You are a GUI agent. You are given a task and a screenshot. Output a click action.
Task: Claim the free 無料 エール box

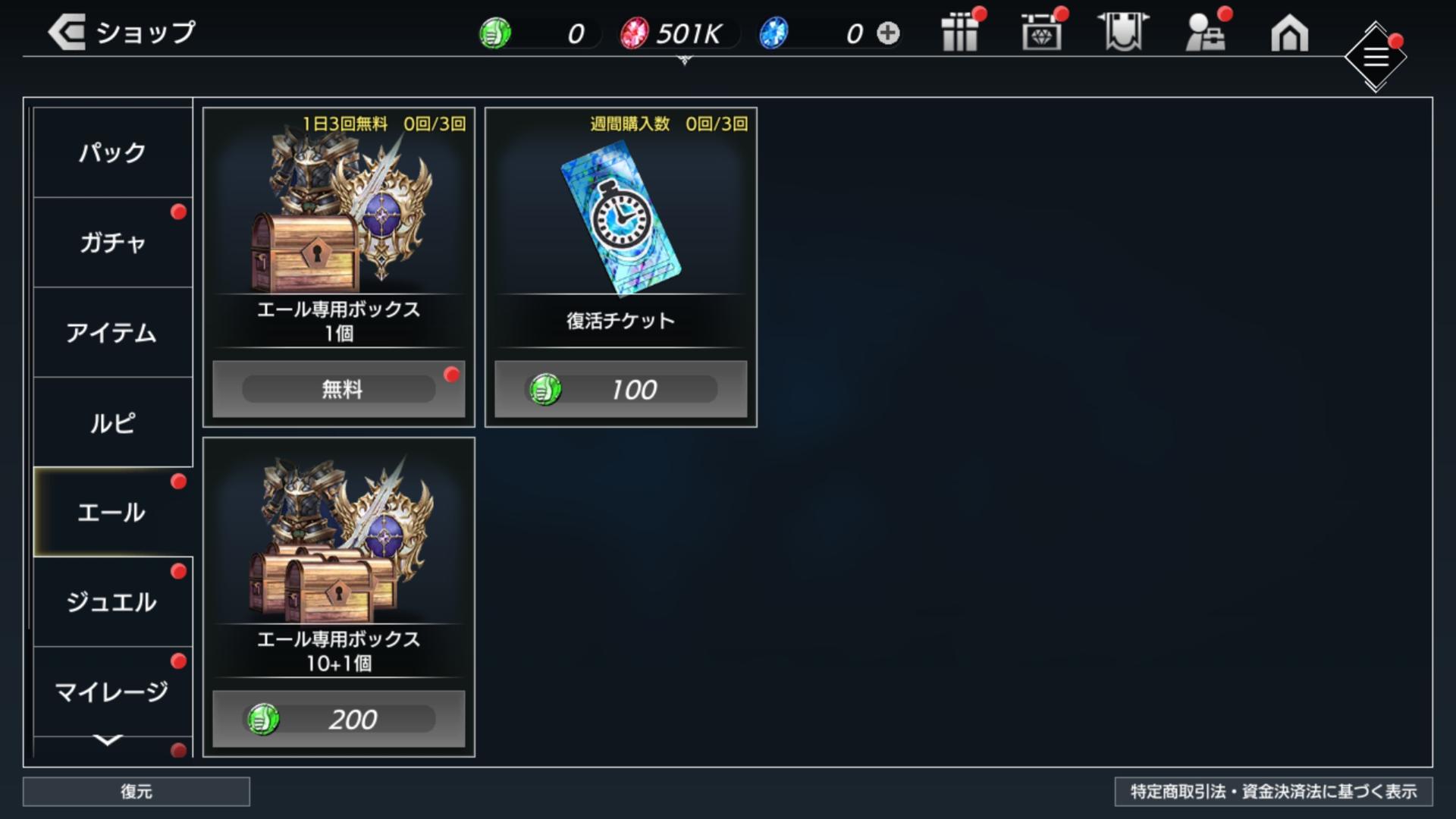coord(338,389)
